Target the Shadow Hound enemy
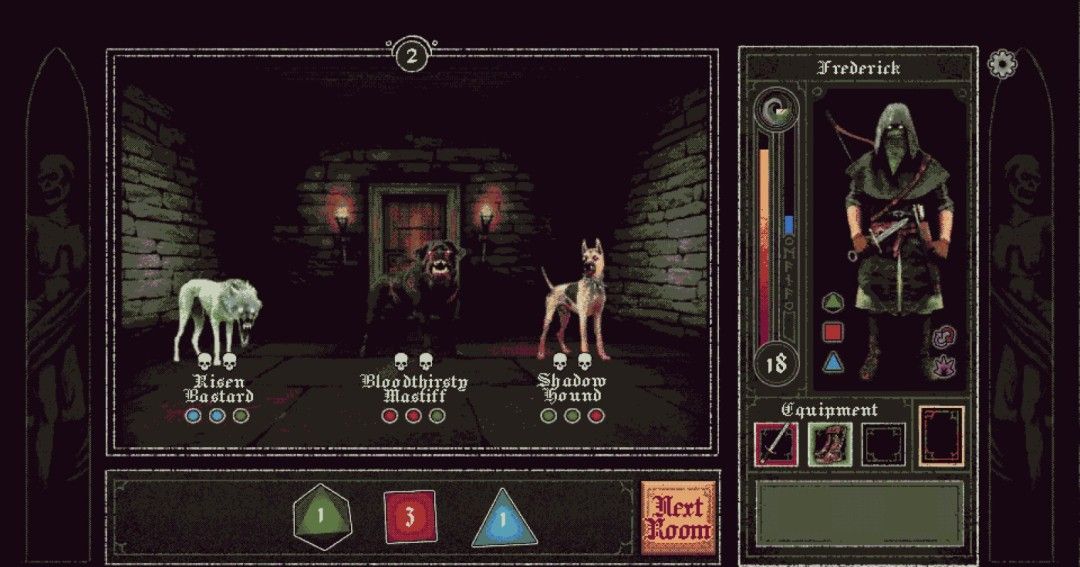The height and width of the screenshot is (567, 1080). coord(571,300)
